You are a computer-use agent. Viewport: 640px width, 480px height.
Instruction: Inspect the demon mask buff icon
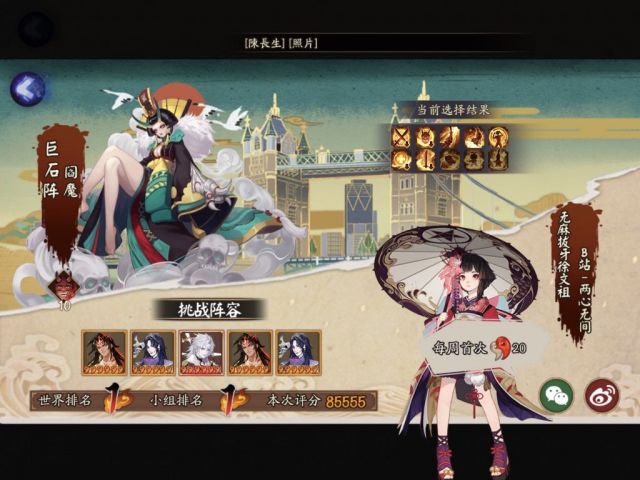click(x=426, y=137)
